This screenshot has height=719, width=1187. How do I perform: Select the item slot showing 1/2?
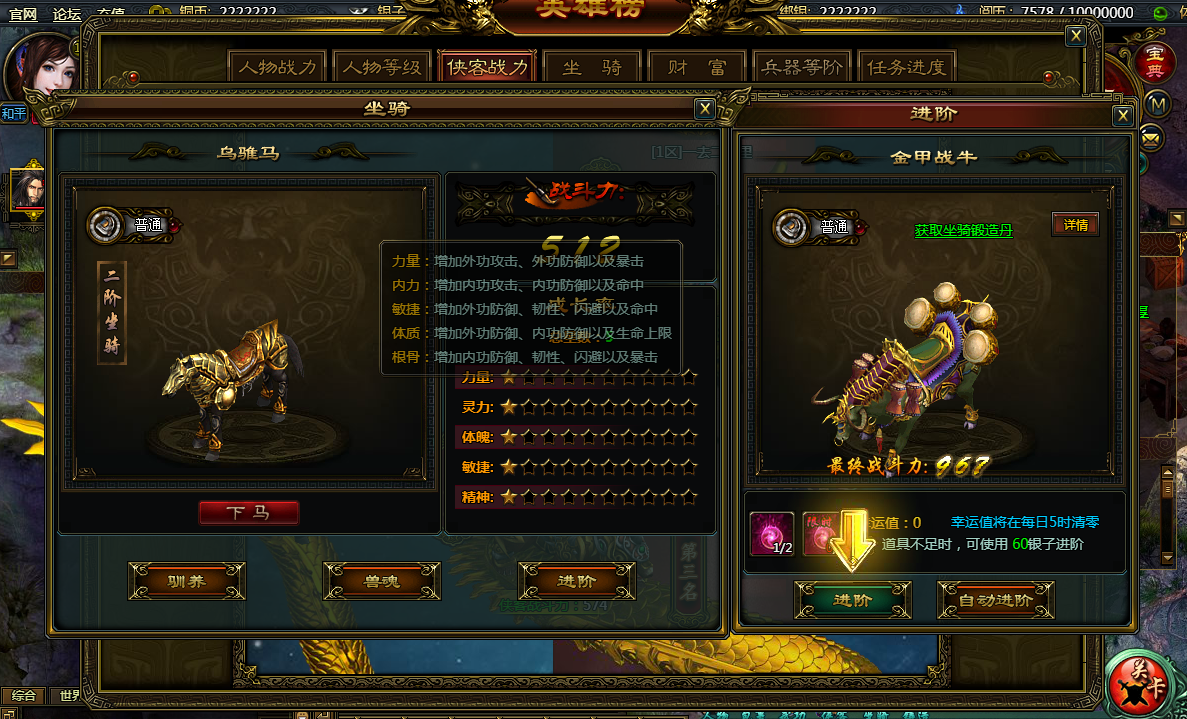coord(772,533)
